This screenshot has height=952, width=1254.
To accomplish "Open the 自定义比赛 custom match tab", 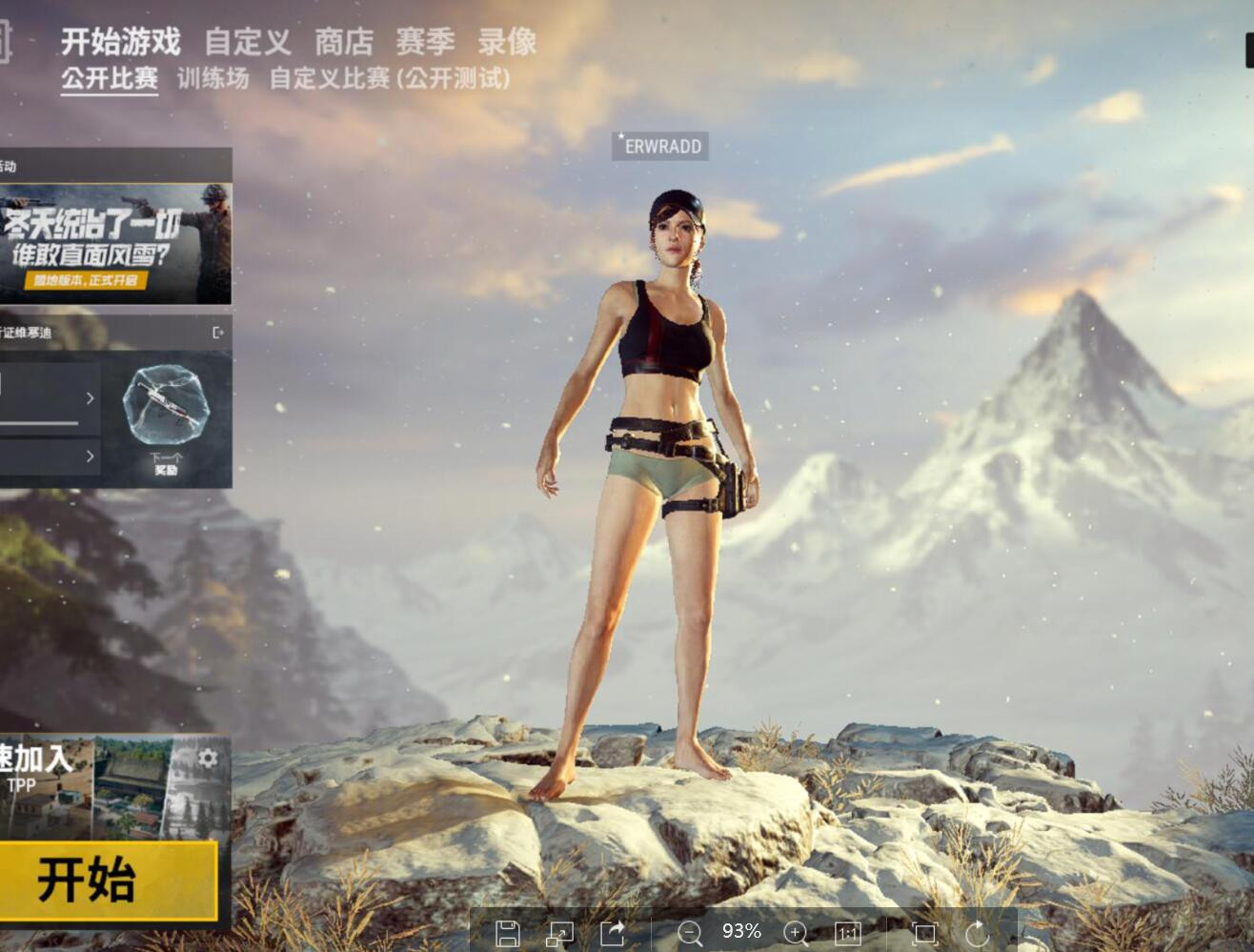I will pos(389,78).
